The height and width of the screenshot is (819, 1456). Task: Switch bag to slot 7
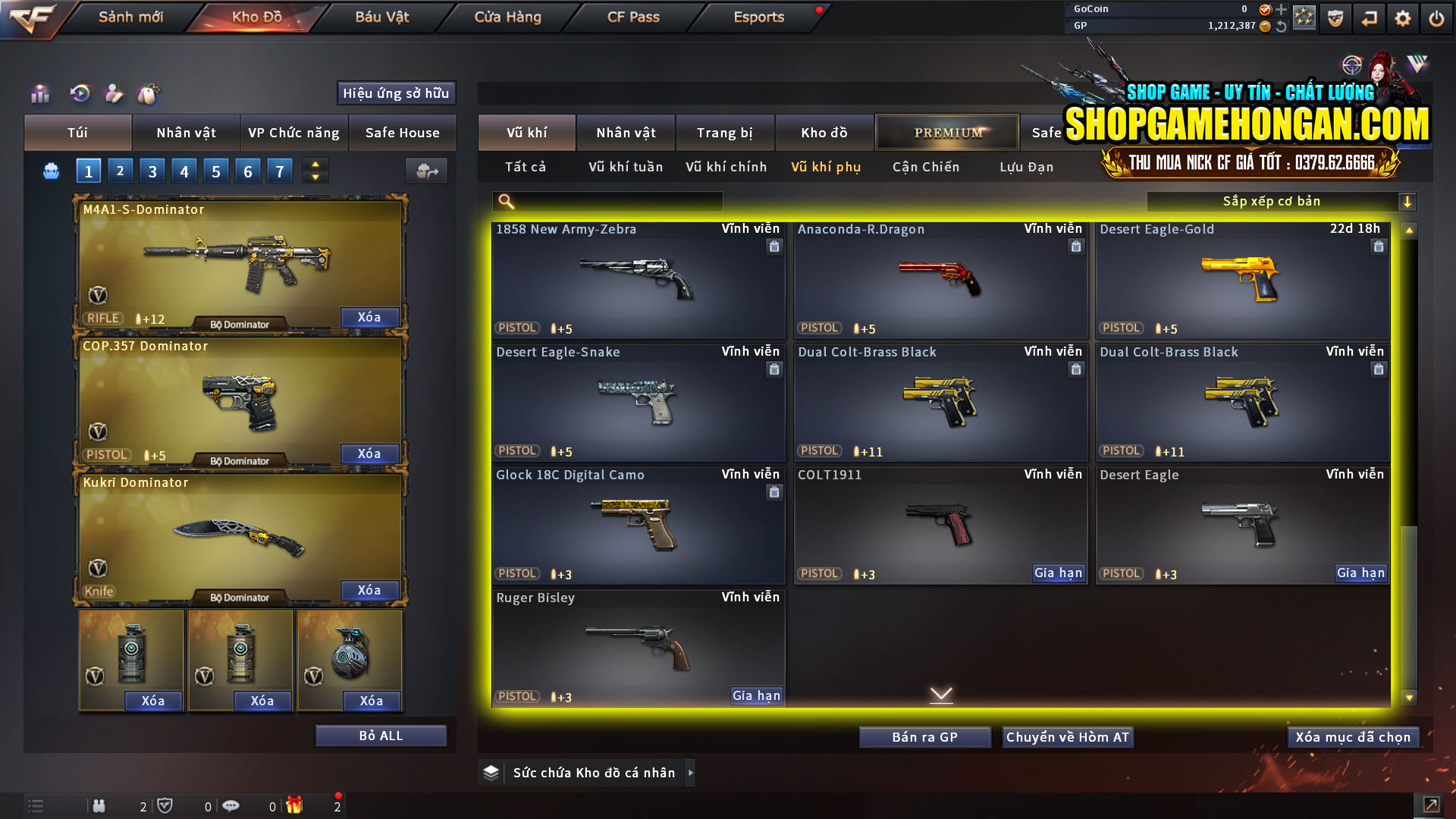point(279,171)
